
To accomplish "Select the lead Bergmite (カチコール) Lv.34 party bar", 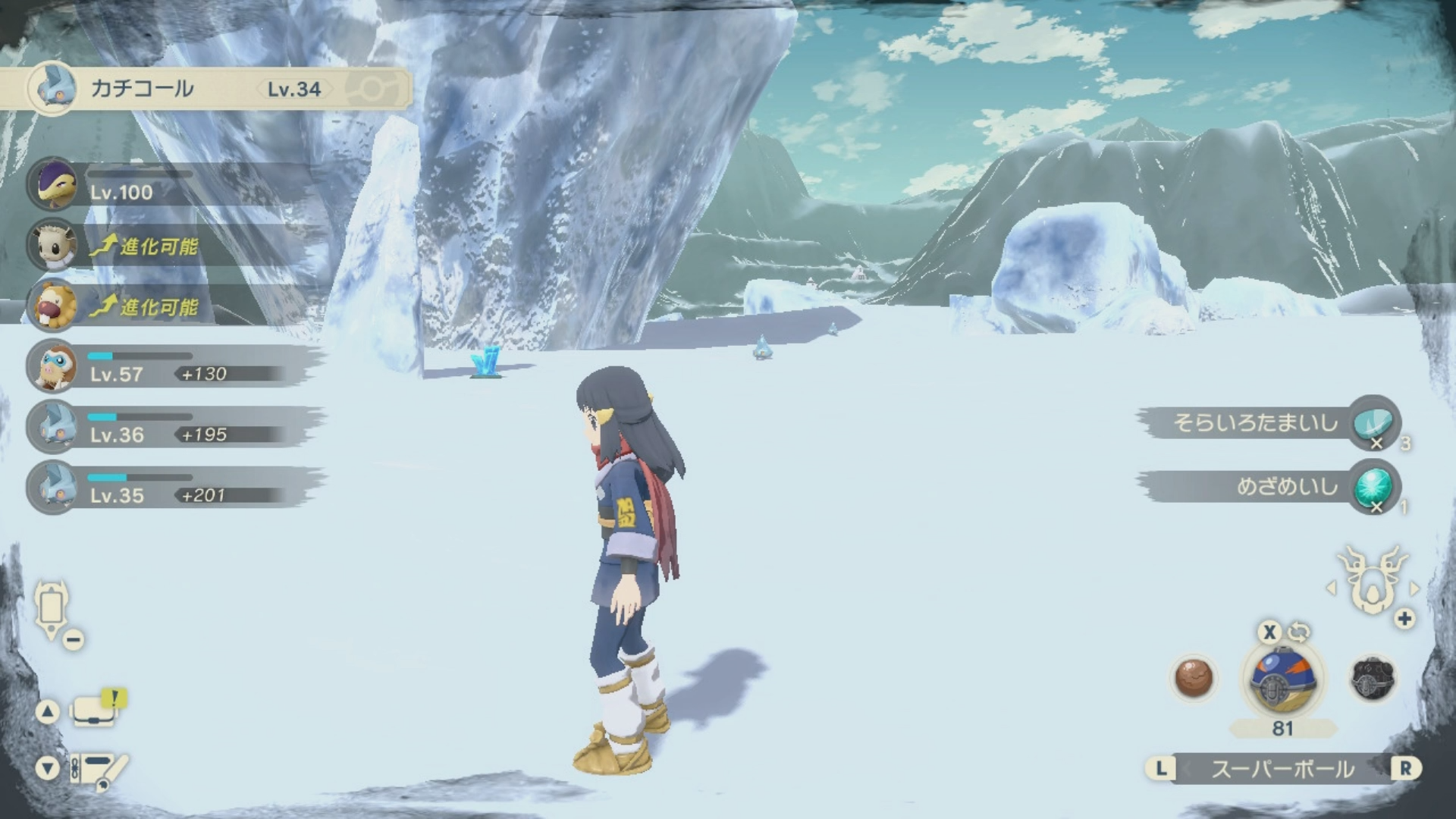I will tap(205, 89).
